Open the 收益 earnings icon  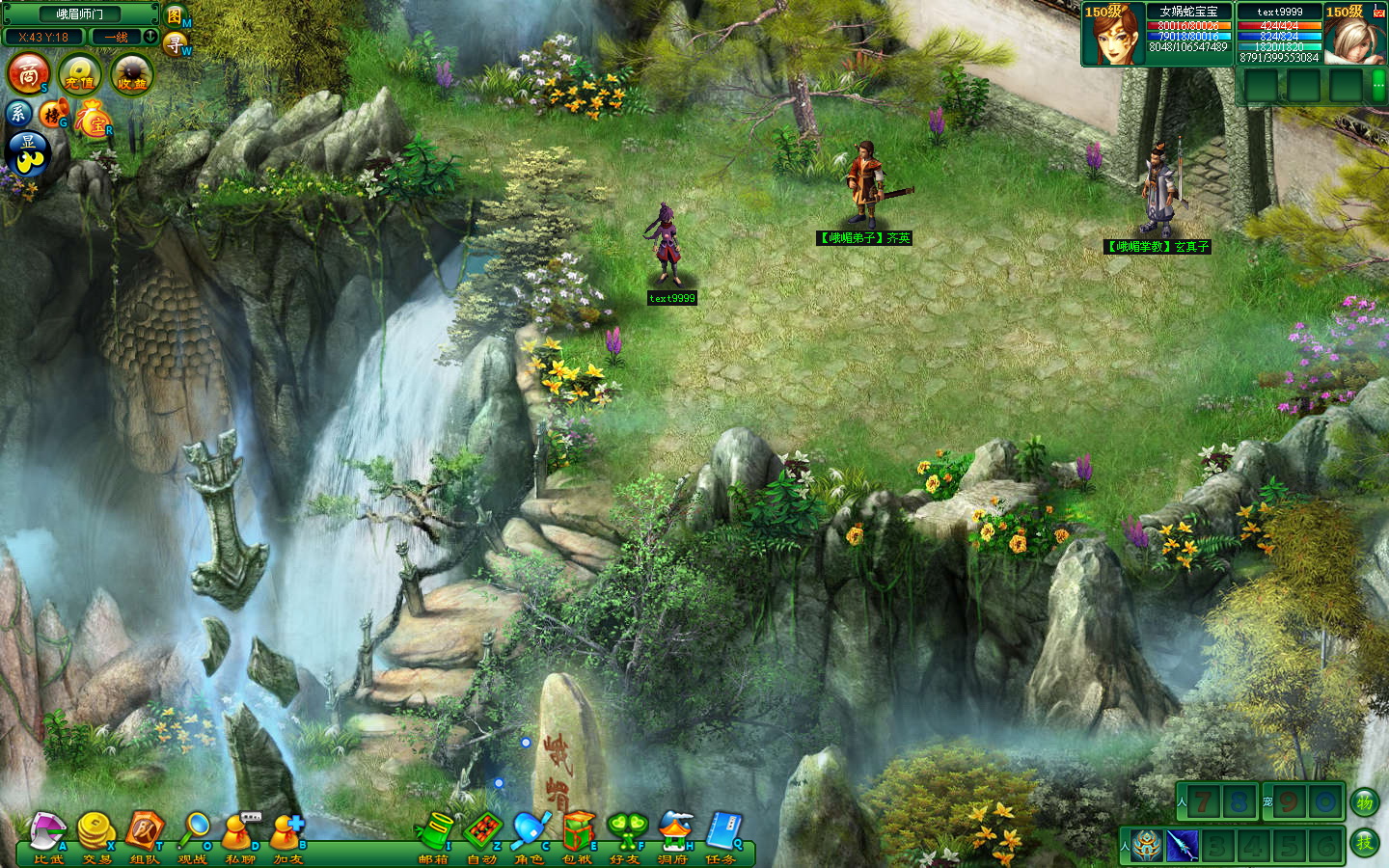[131, 74]
